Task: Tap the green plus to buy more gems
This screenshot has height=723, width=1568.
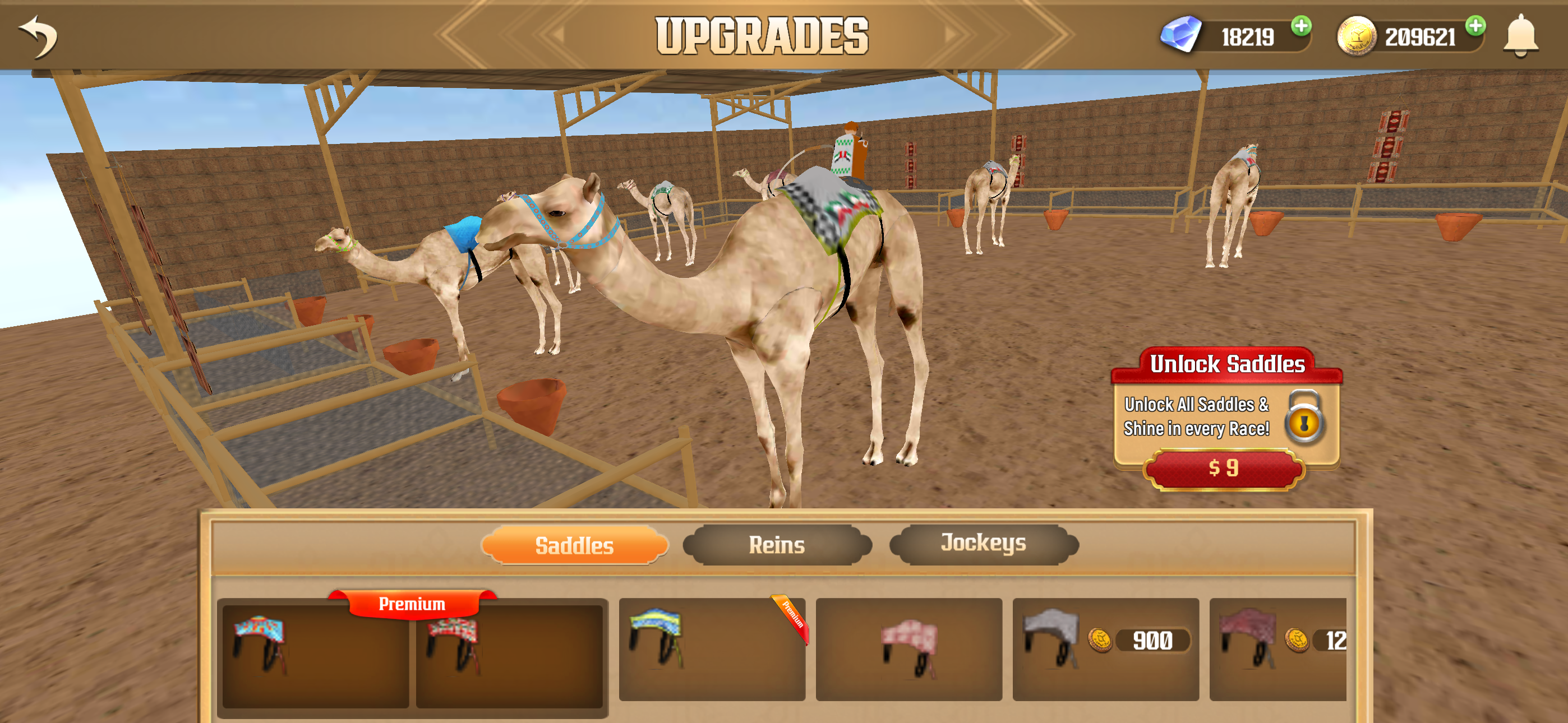Action: [1301, 27]
